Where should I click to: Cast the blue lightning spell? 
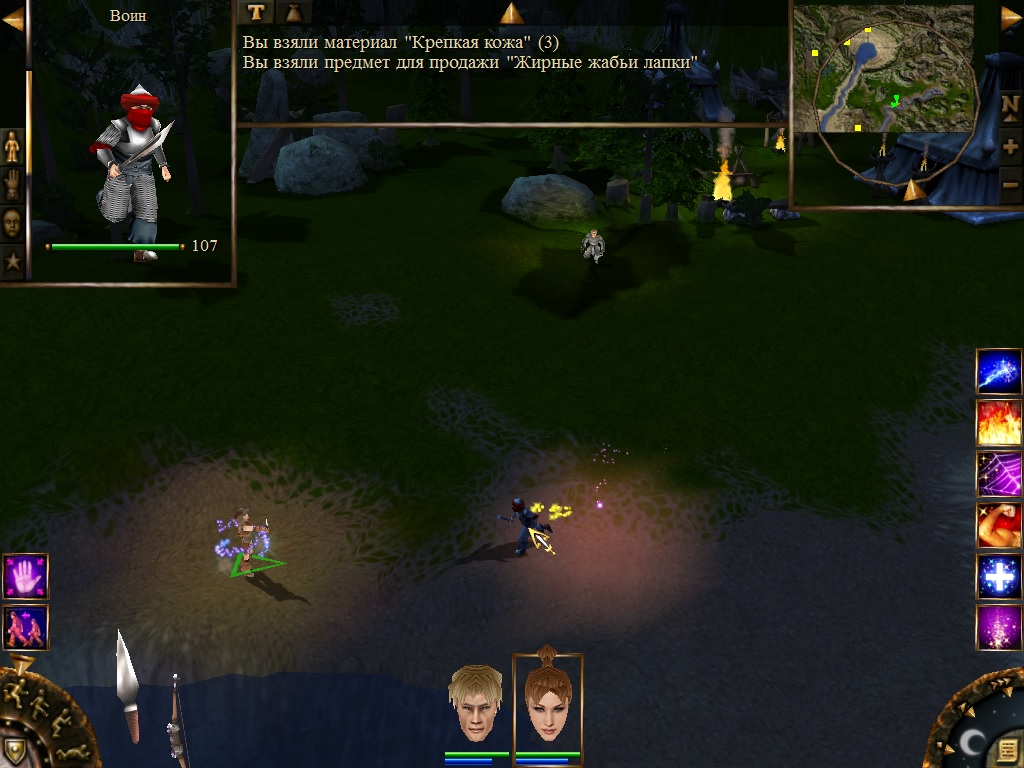click(998, 372)
